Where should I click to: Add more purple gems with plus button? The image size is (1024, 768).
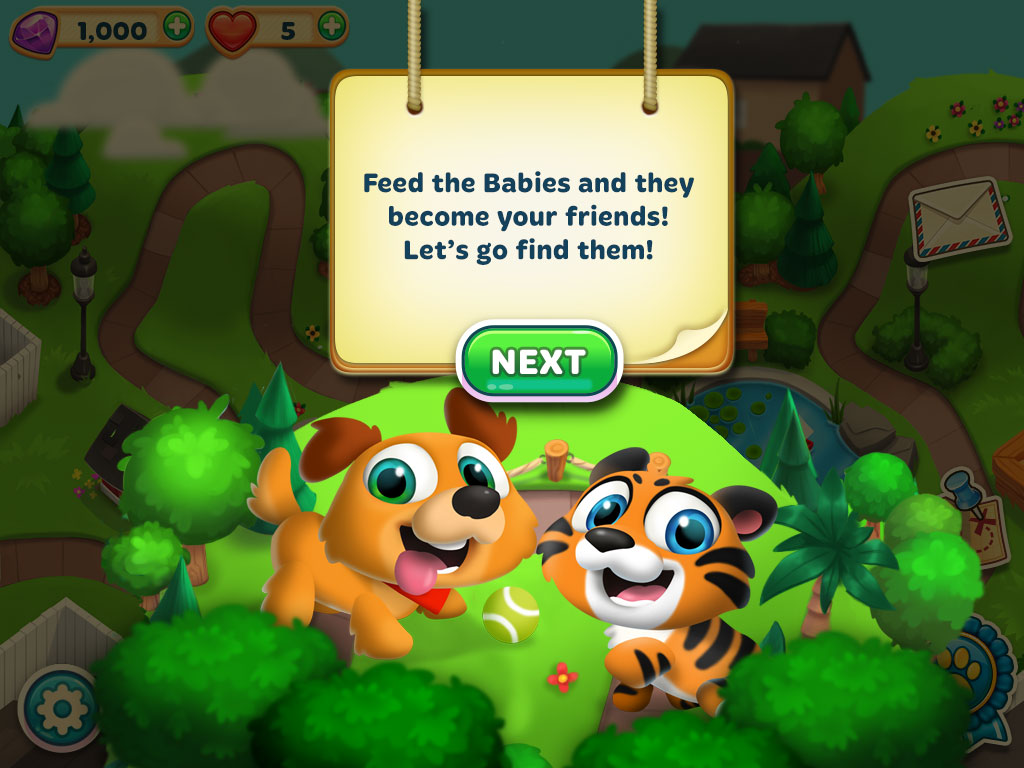tap(177, 27)
